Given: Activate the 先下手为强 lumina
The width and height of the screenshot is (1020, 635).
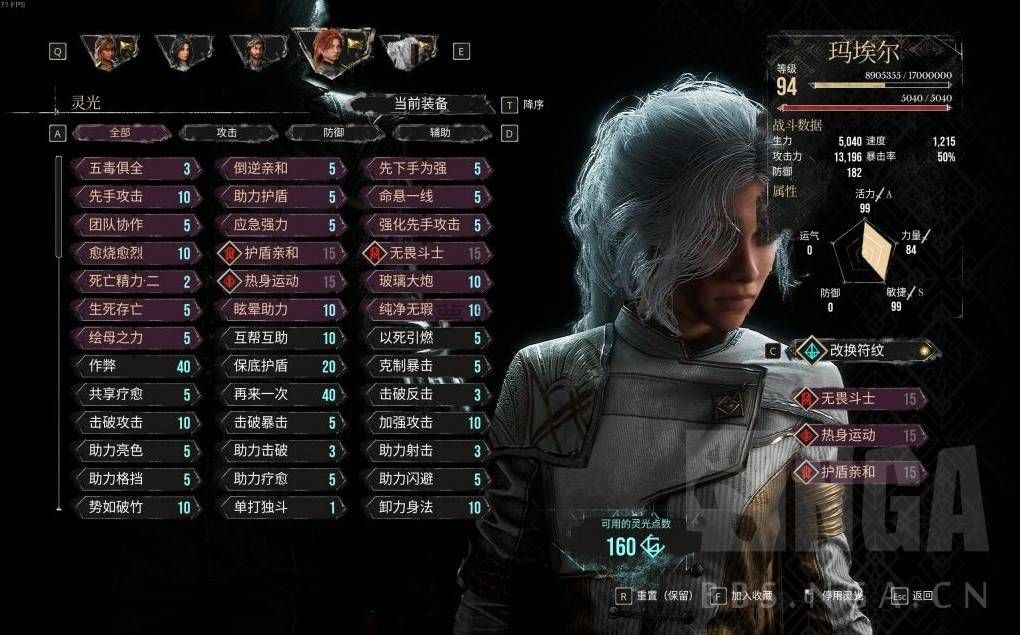Looking at the screenshot, I should pos(423,169).
